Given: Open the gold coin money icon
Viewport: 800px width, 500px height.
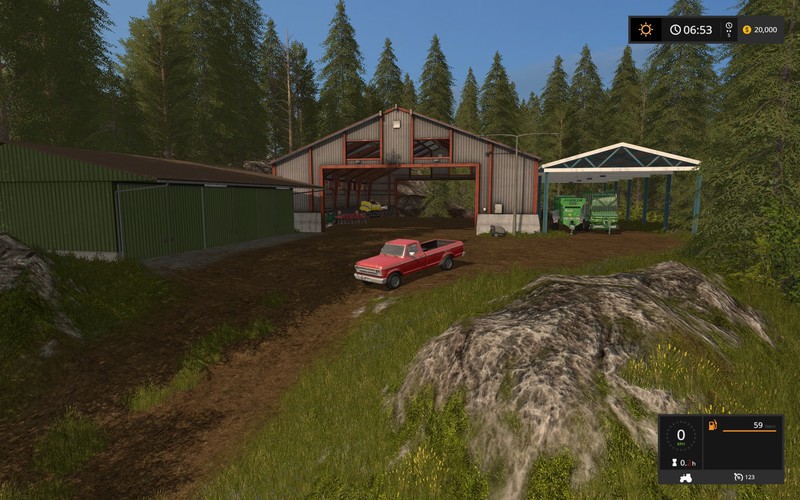Looking at the screenshot, I should 745,30.
